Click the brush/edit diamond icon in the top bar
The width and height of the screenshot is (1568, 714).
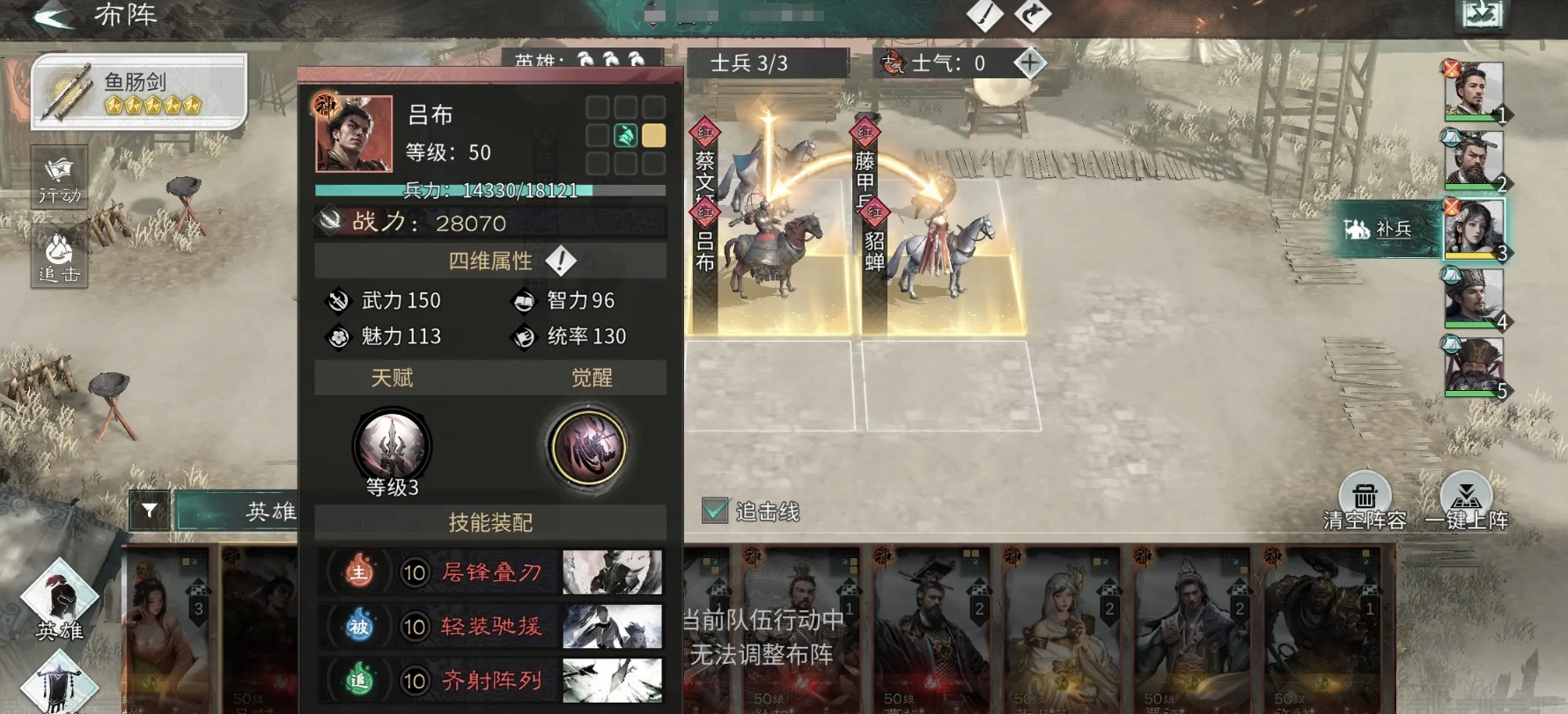tap(985, 17)
